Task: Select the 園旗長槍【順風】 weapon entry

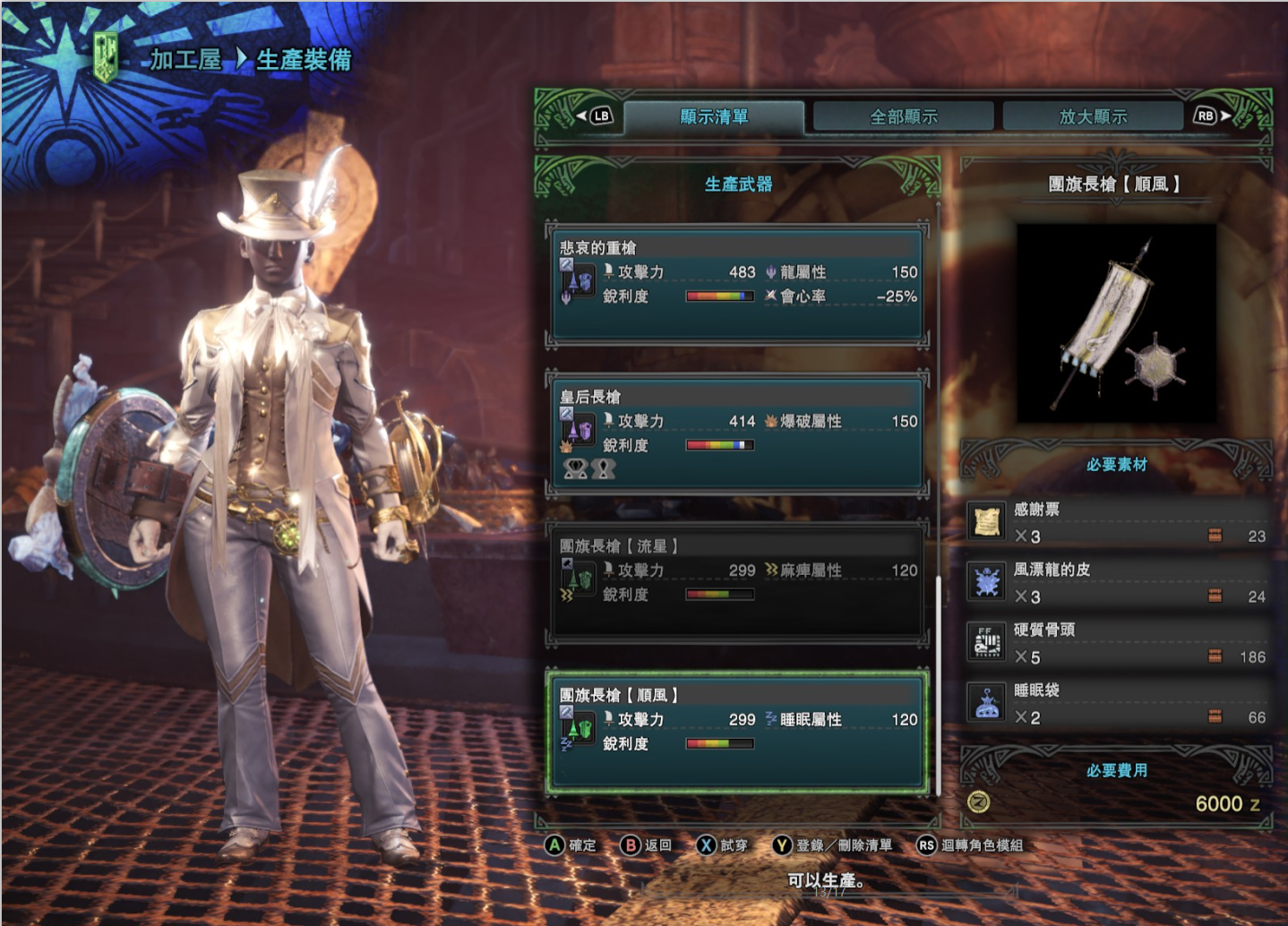Action: tap(737, 731)
